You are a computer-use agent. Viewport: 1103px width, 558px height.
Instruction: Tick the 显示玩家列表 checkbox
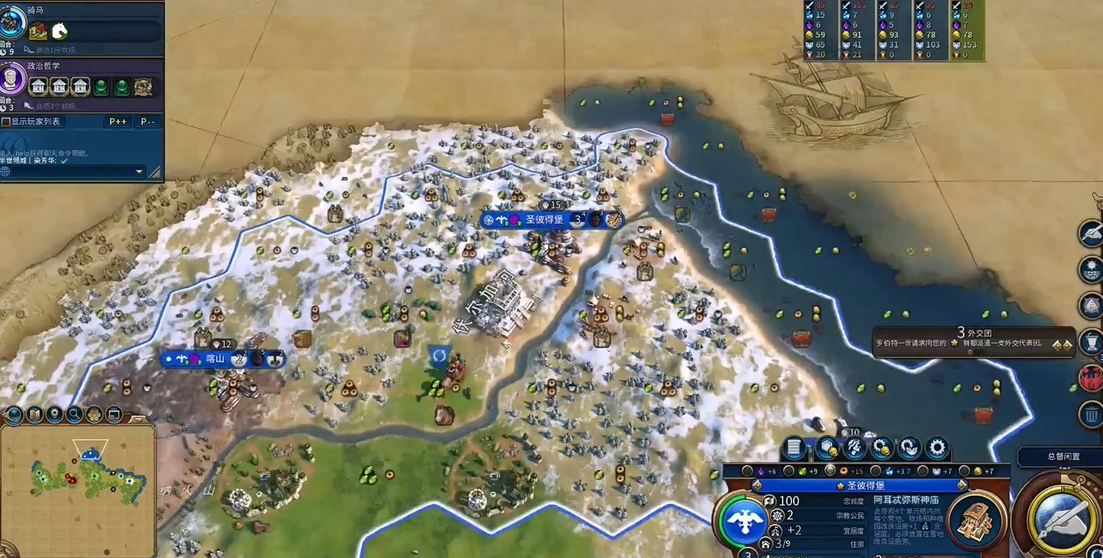pyautogui.click(x=7, y=122)
